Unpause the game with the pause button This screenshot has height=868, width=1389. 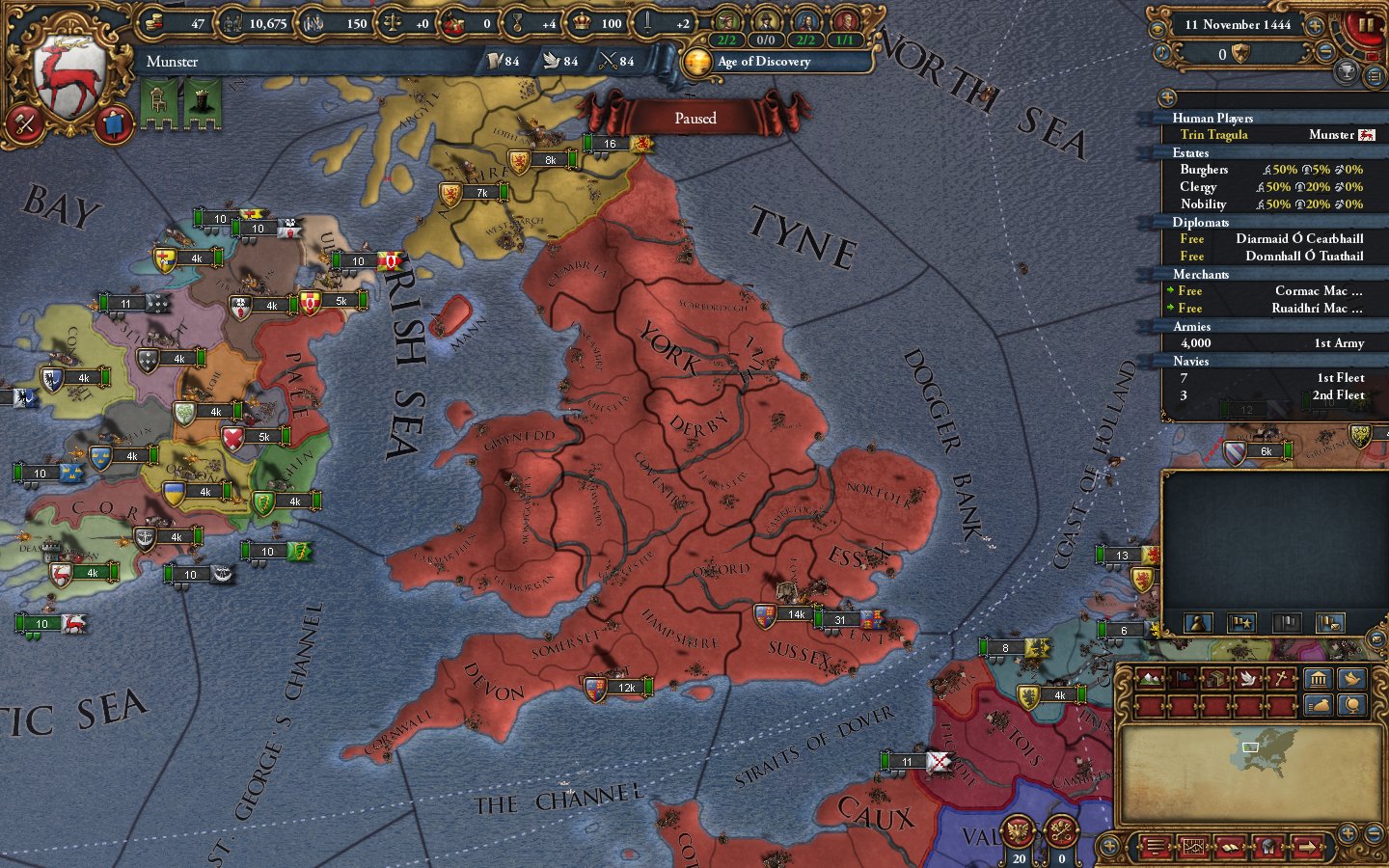point(1364,25)
